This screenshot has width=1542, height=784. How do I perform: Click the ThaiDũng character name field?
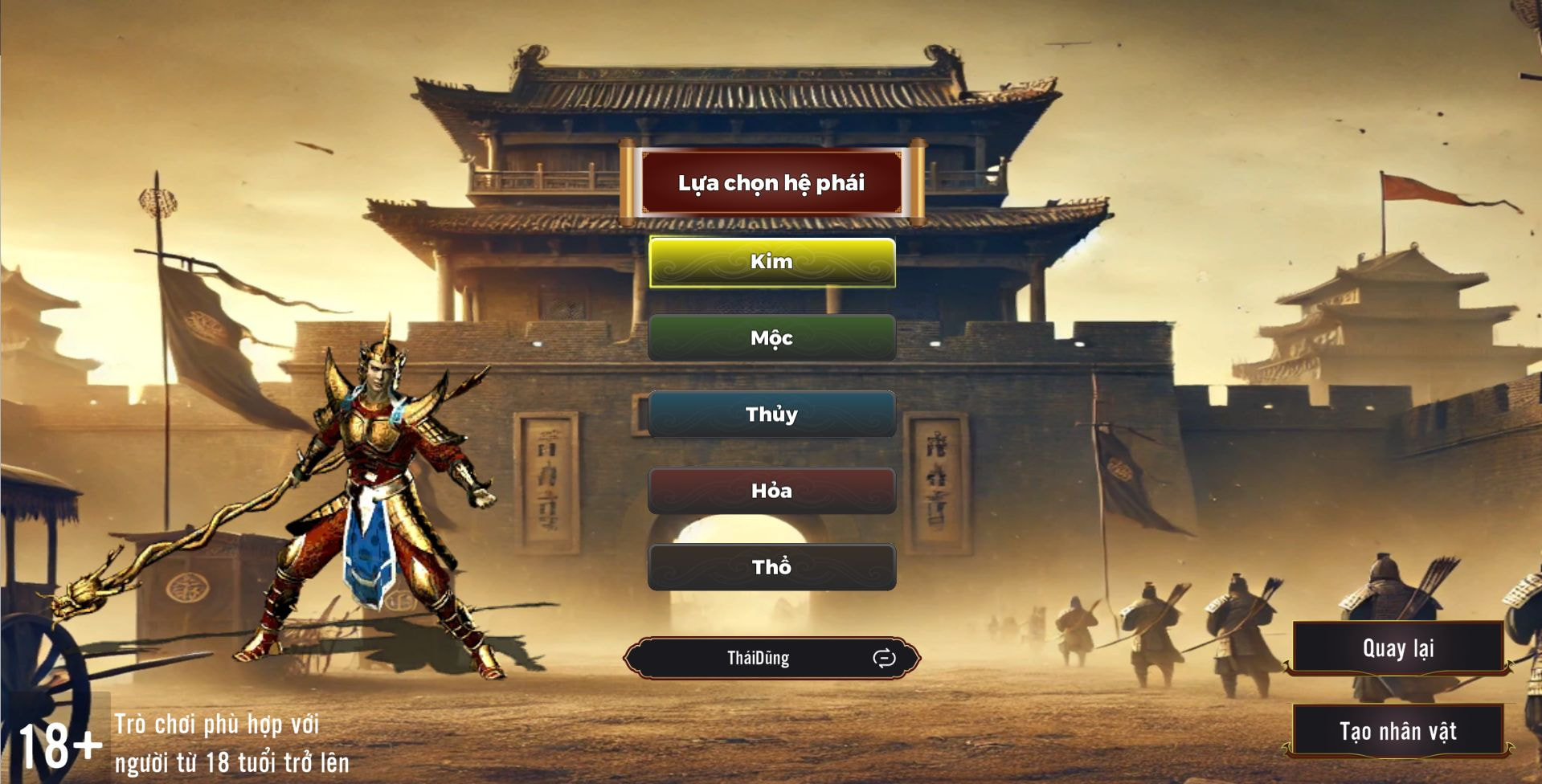point(758,659)
